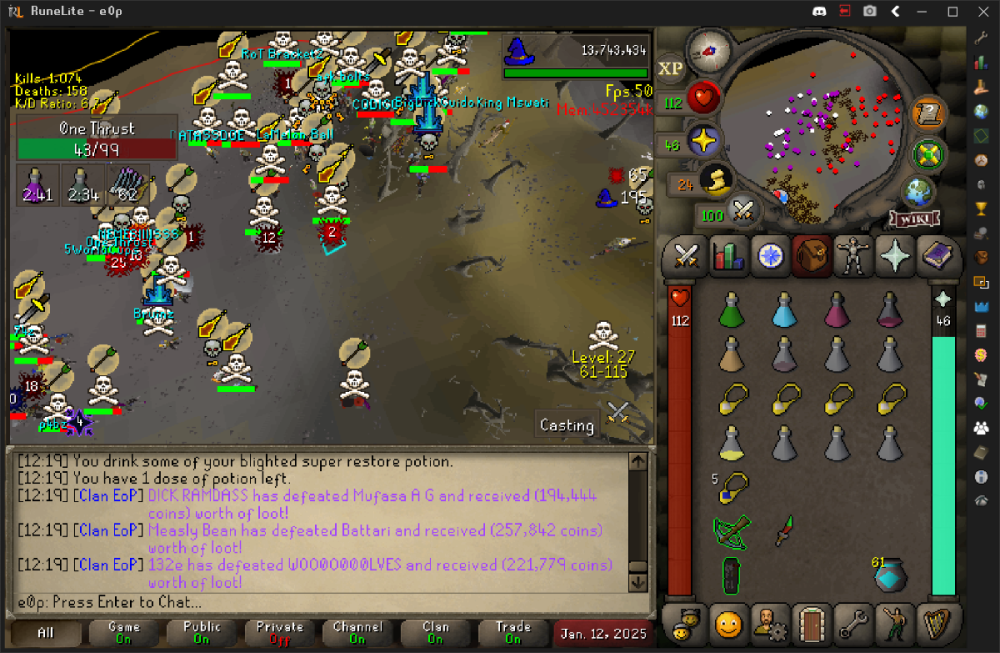Open the Worn Equipment tab
Viewport: 1000px width, 653px height.
(853, 256)
